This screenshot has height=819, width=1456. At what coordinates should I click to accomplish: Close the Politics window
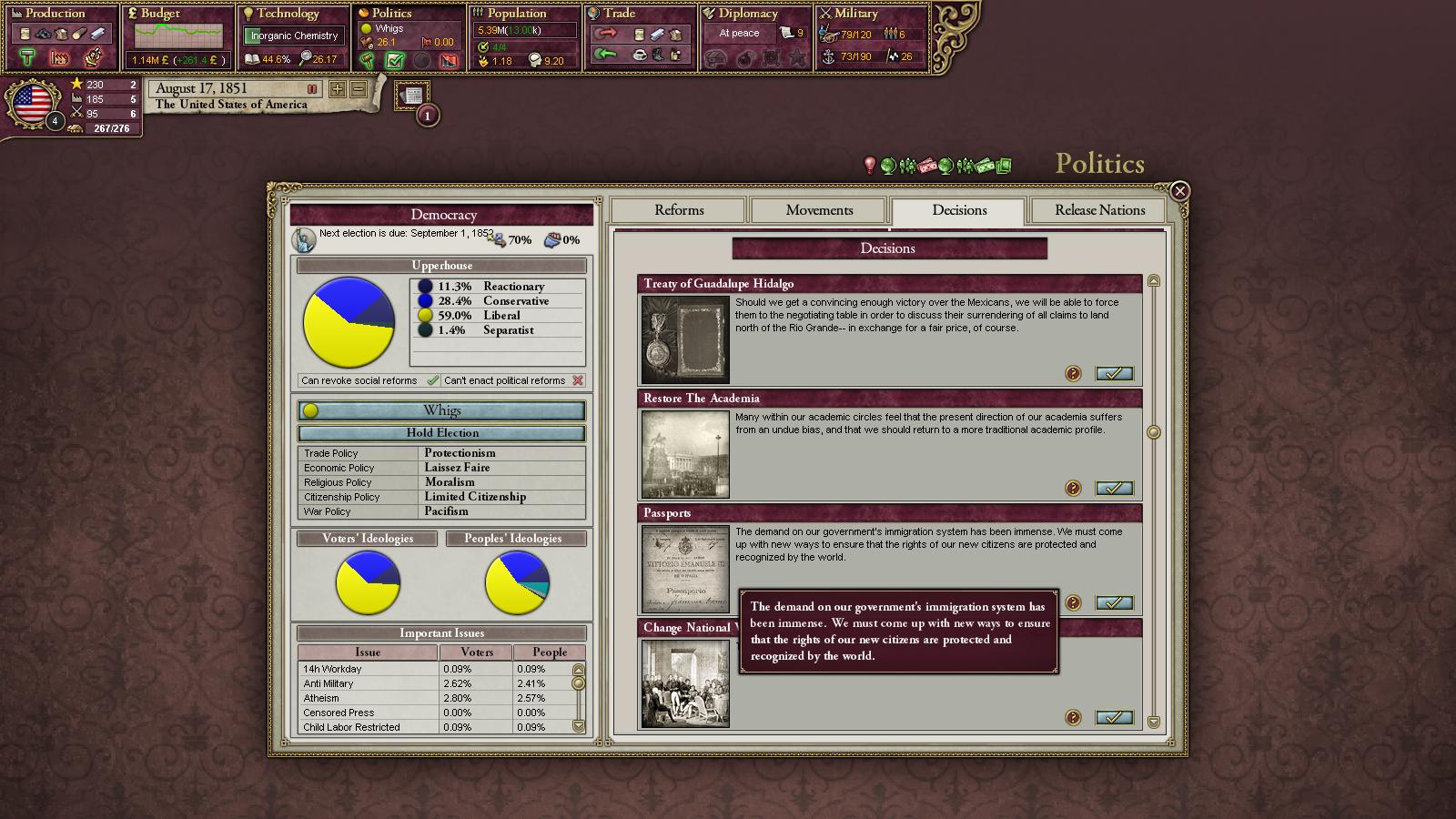[x=1179, y=191]
